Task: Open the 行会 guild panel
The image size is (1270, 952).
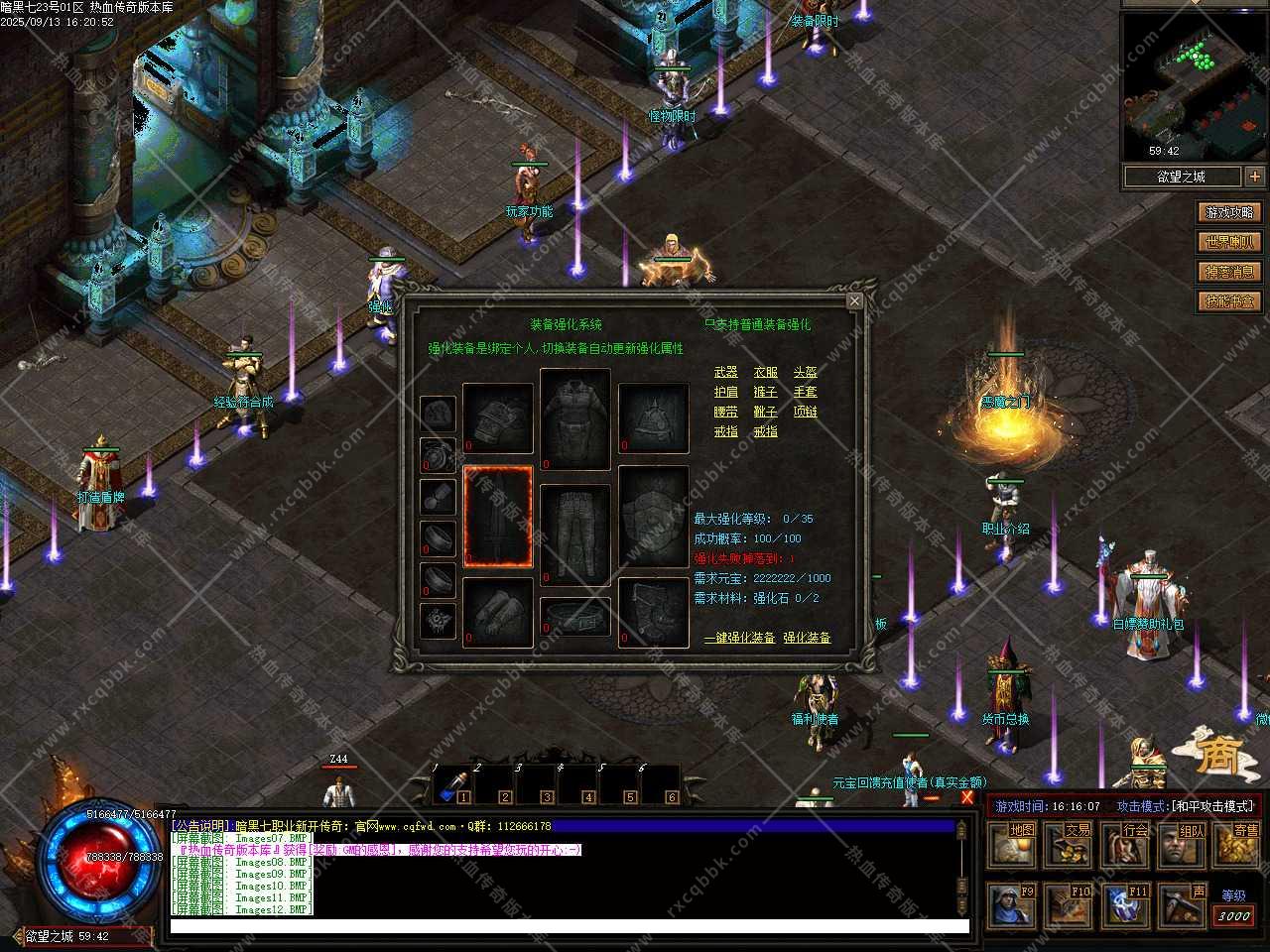Action: (x=1127, y=845)
